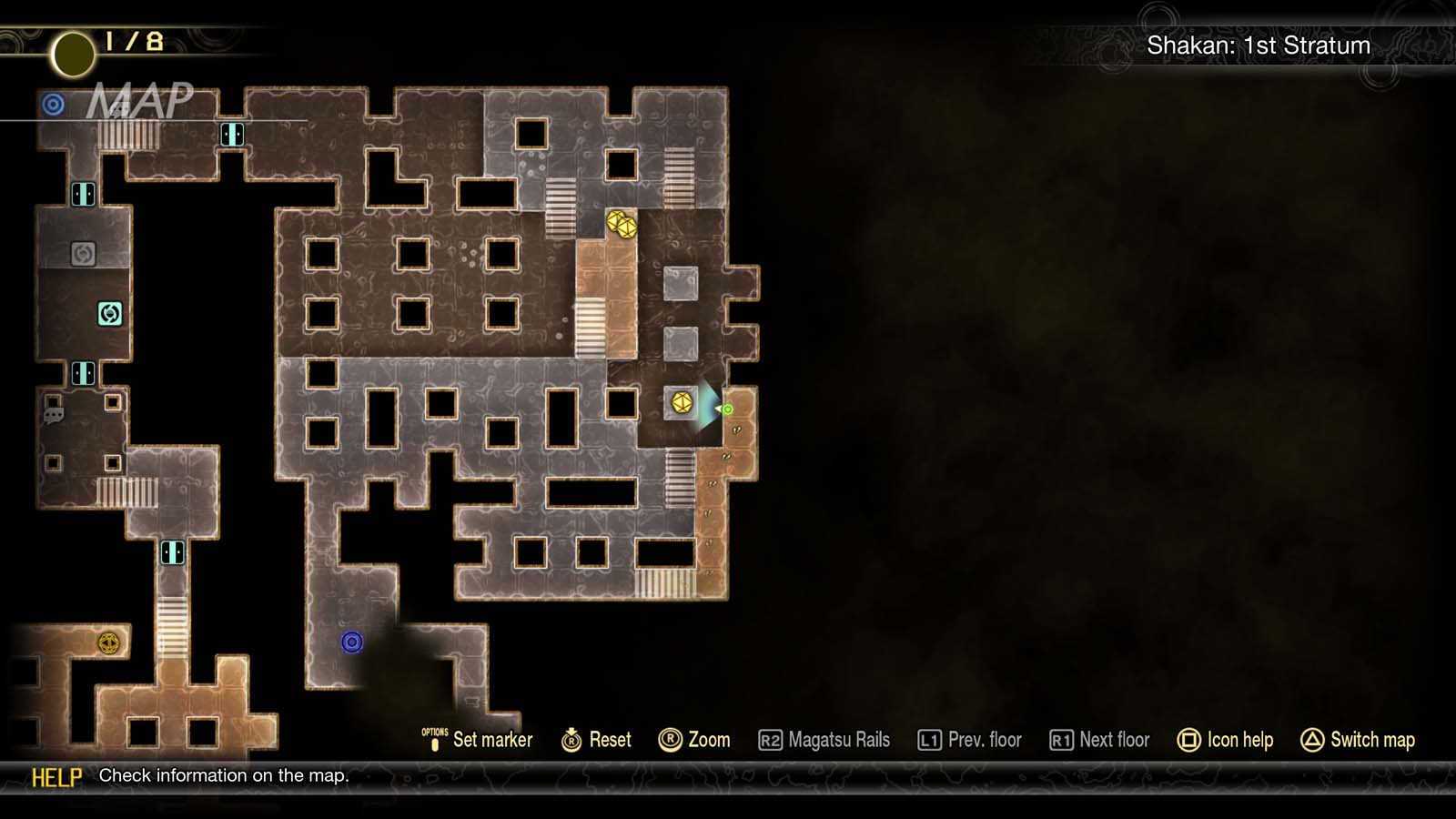Select Next floor
Image resolution: width=1456 pixels, height=819 pixels.
(x=1099, y=740)
